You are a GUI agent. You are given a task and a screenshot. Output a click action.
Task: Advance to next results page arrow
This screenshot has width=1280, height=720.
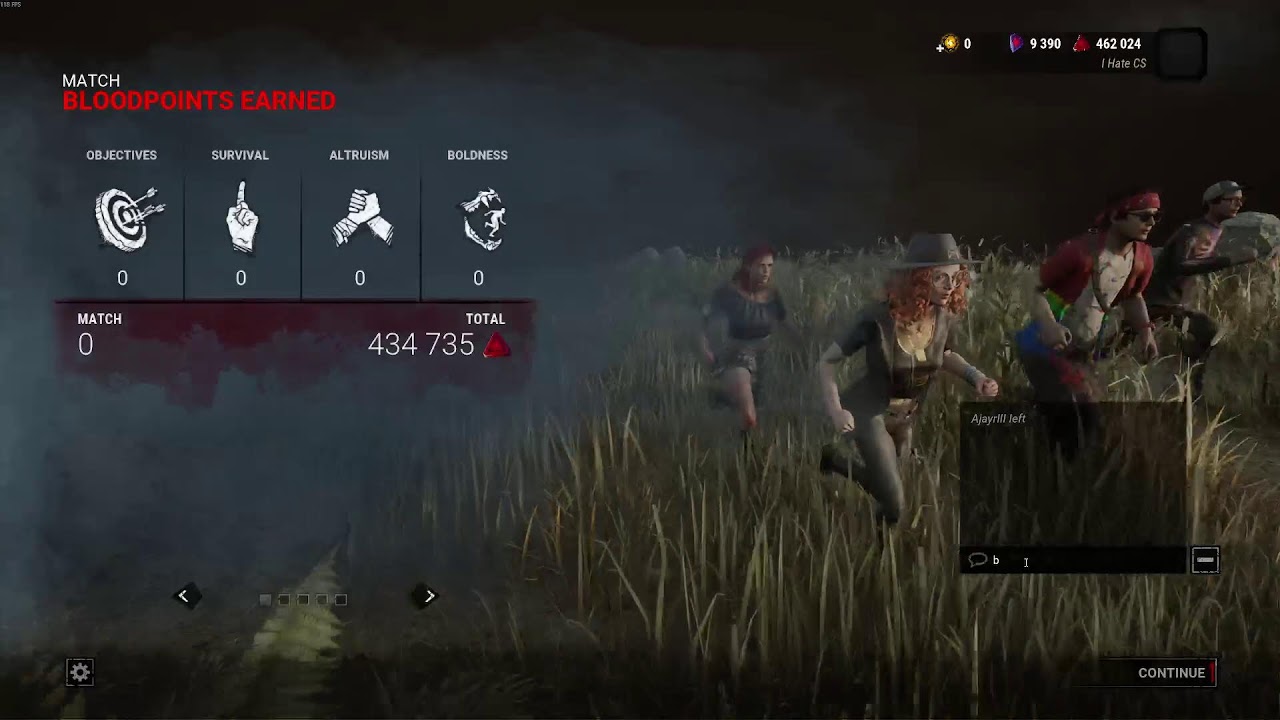pyautogui.click(x=429, y=596)
